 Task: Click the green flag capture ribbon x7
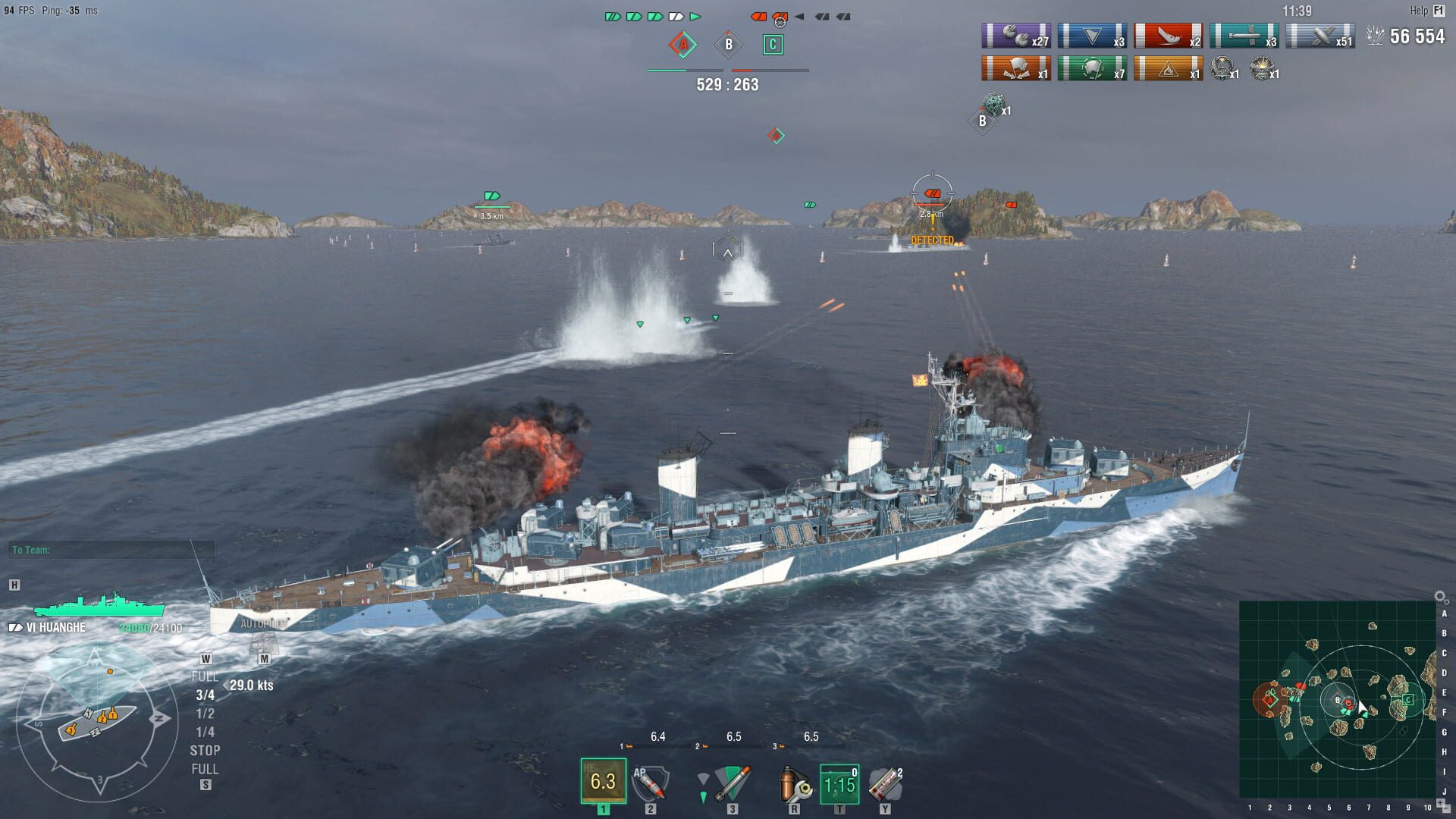[x=1092, y=70]
